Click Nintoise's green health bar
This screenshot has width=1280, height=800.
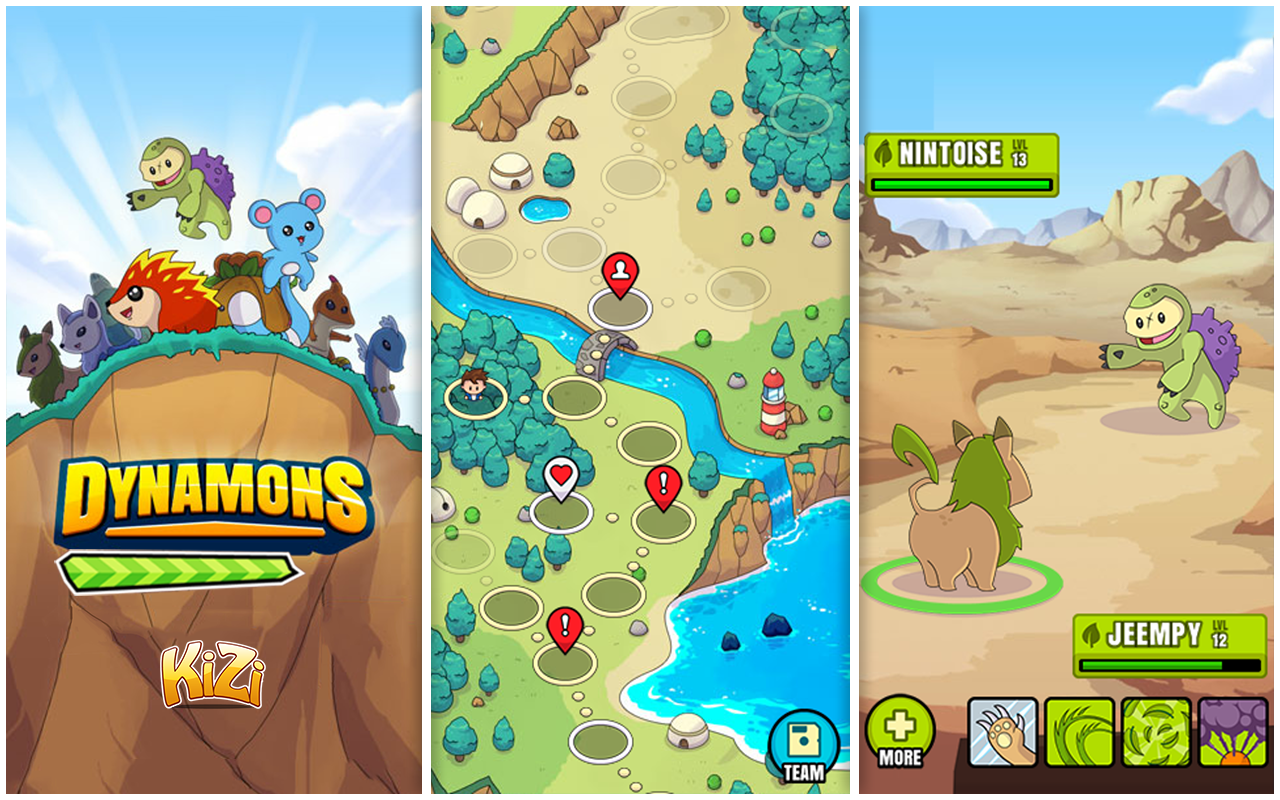point(960,185)
